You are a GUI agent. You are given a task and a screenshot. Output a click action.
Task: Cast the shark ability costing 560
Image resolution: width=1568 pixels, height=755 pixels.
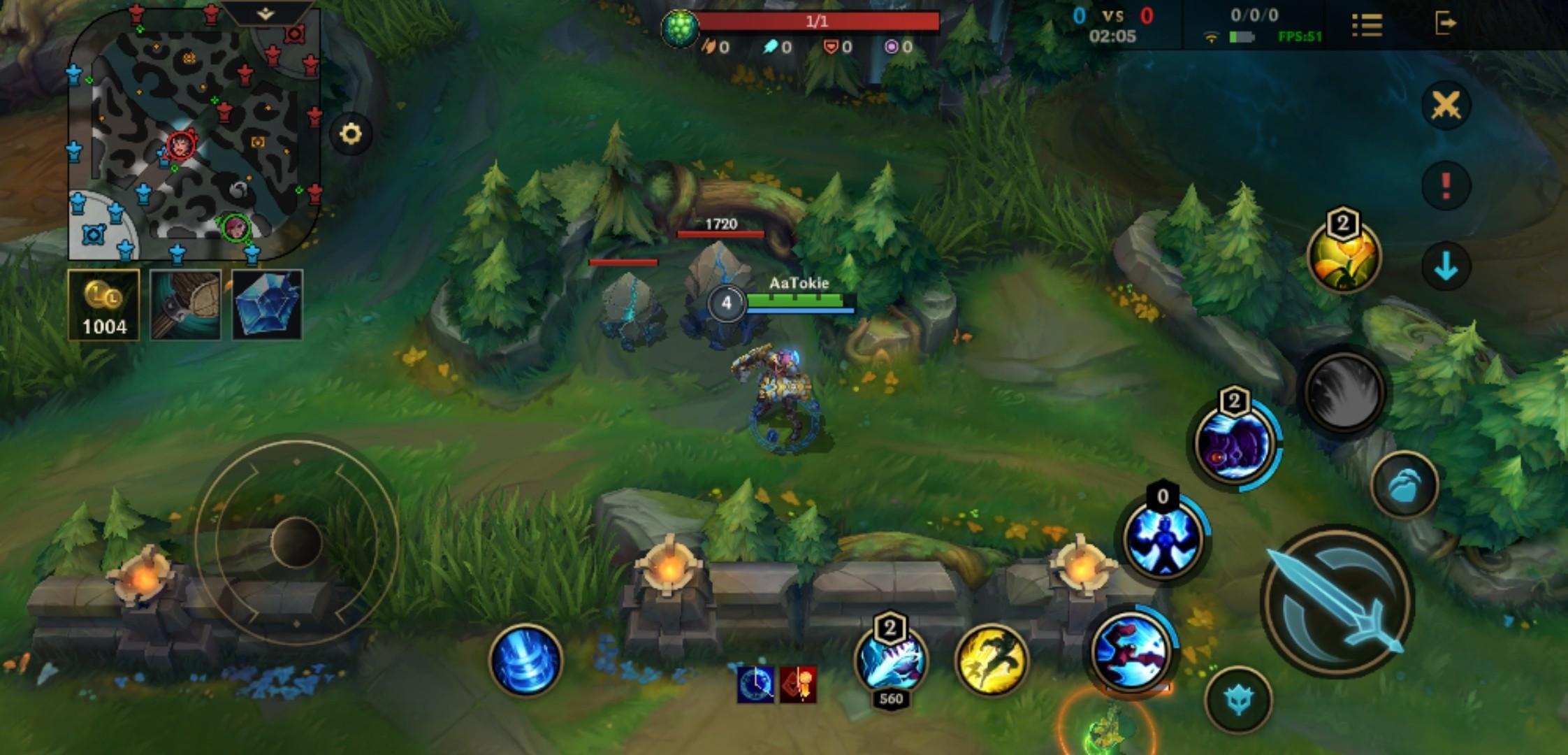(x=891, y=661)
